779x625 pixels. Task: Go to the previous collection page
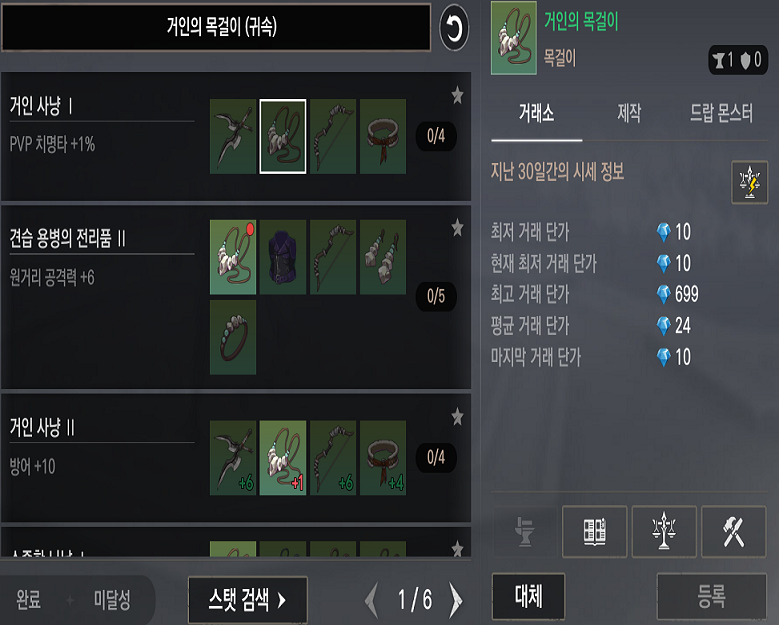(x=371, y=600)
